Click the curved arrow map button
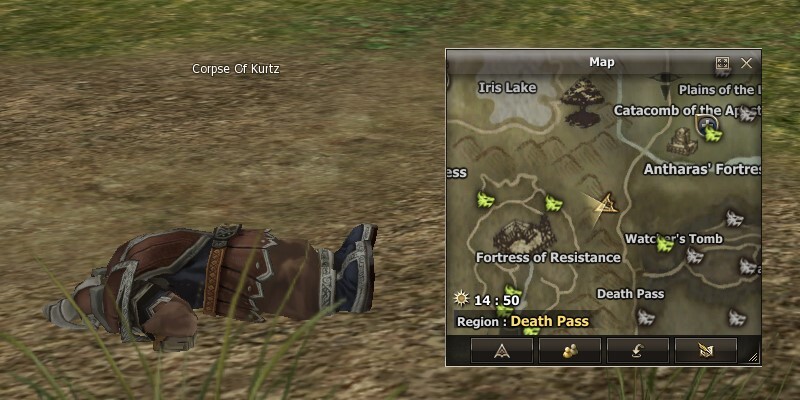 point(638,350)
